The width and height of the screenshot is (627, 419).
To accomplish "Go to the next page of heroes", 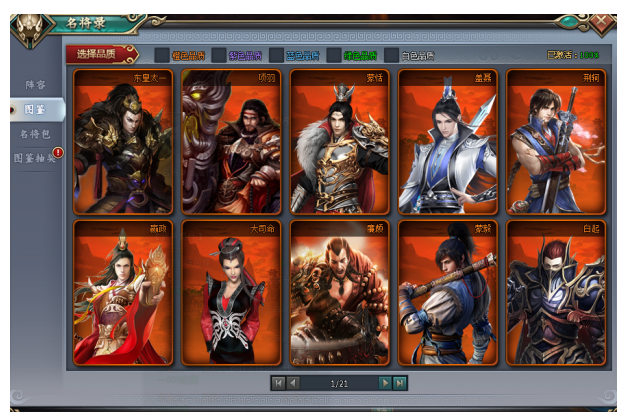I will click(x=384, y=383).
